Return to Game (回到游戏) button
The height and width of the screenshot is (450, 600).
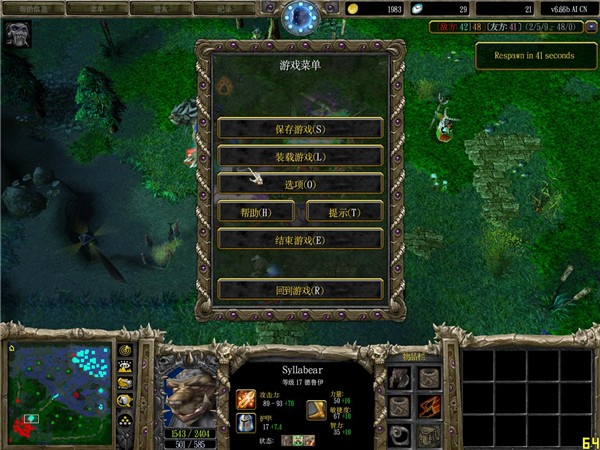300,290
